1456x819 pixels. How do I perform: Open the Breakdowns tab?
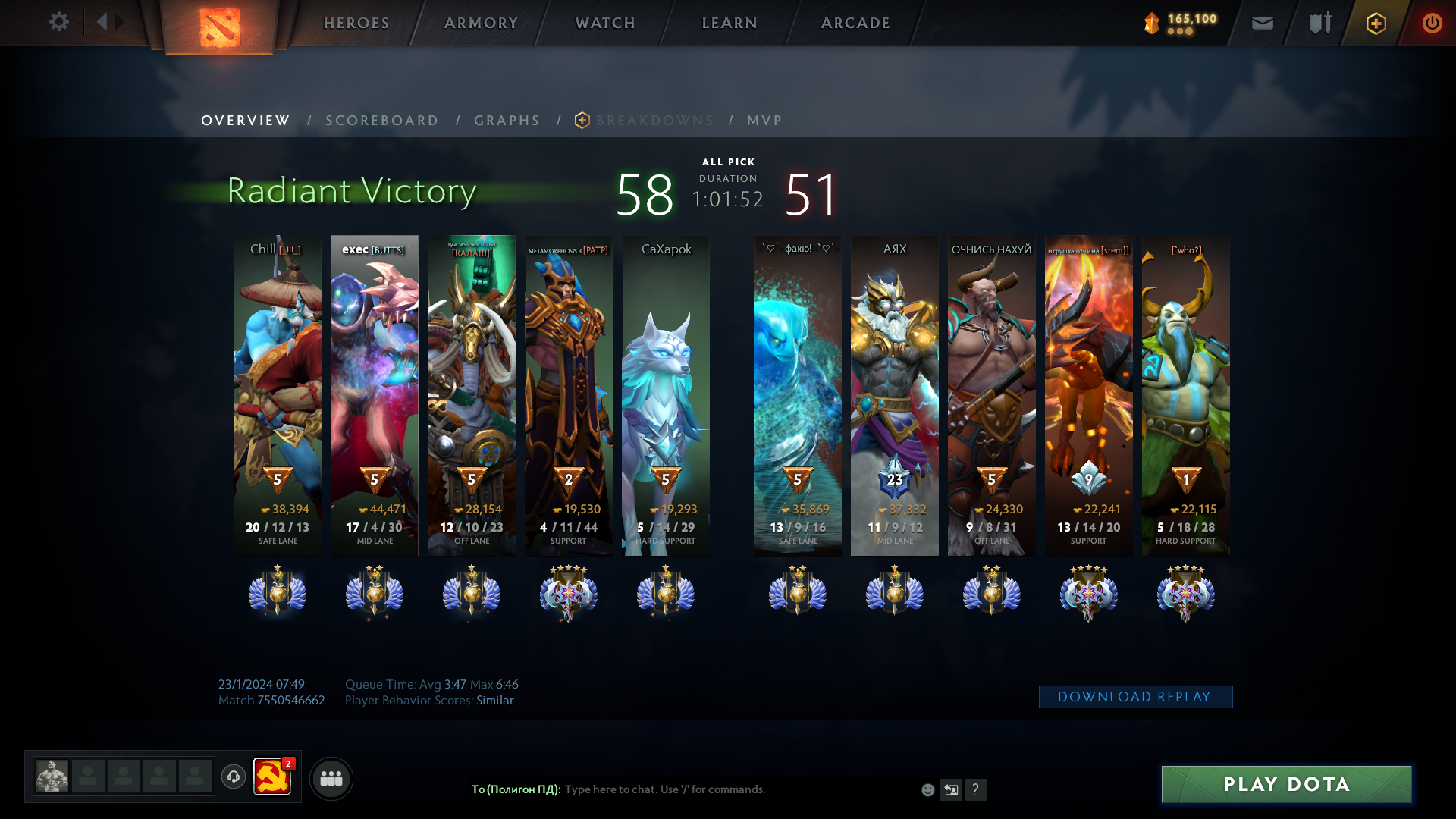pyautogui.click(x=654, y=121)
